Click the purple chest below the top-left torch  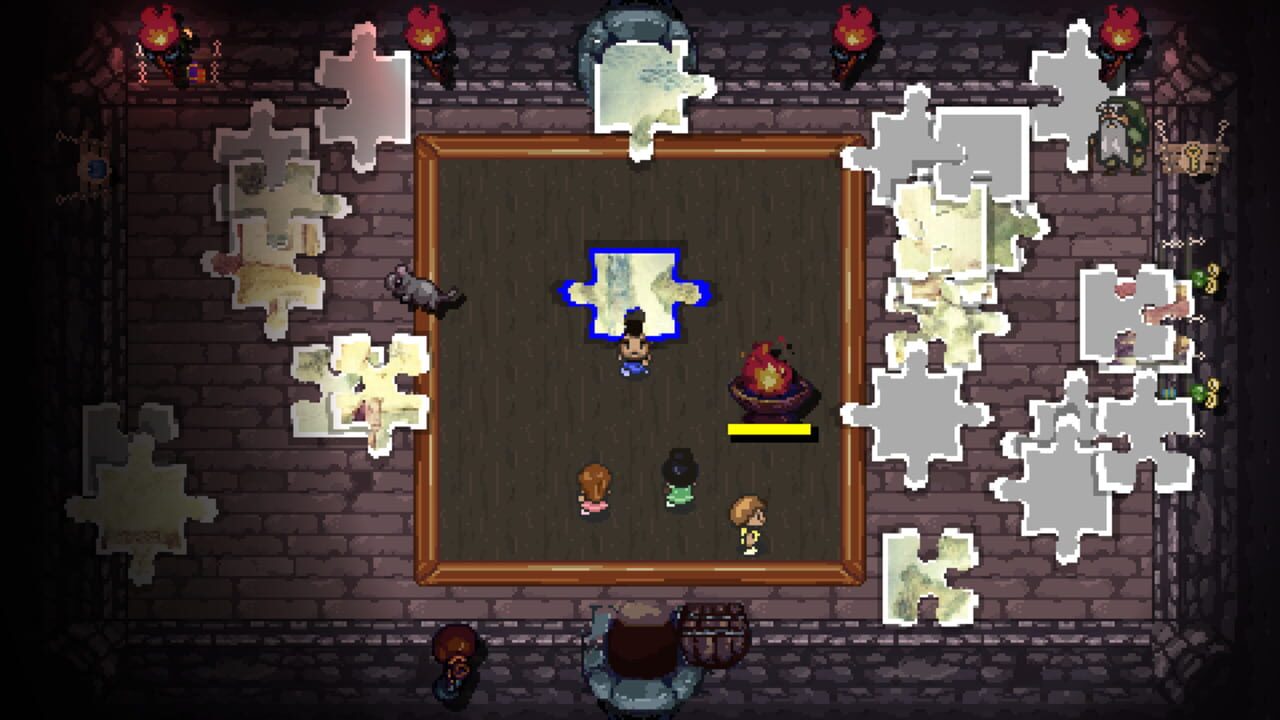point(194,72)
